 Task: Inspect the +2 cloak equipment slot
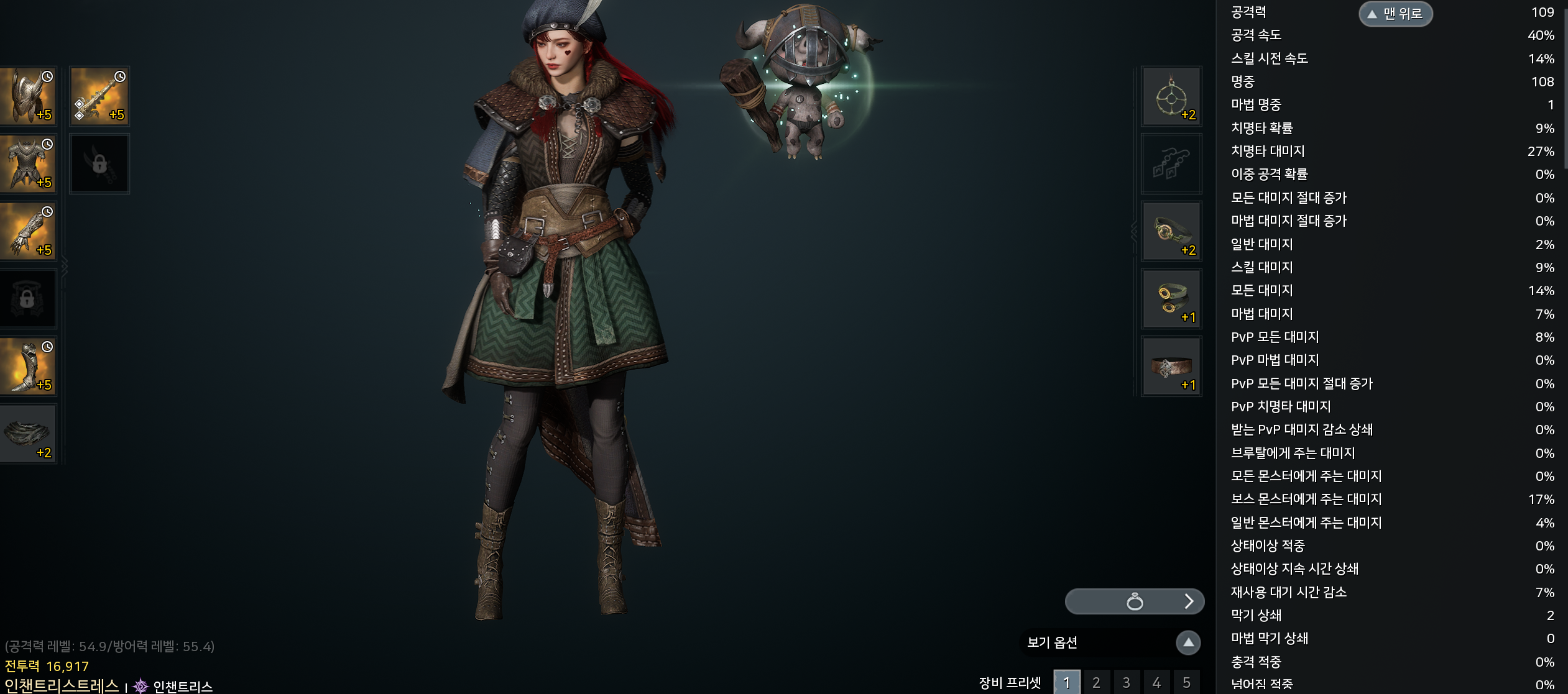(28, 434)
